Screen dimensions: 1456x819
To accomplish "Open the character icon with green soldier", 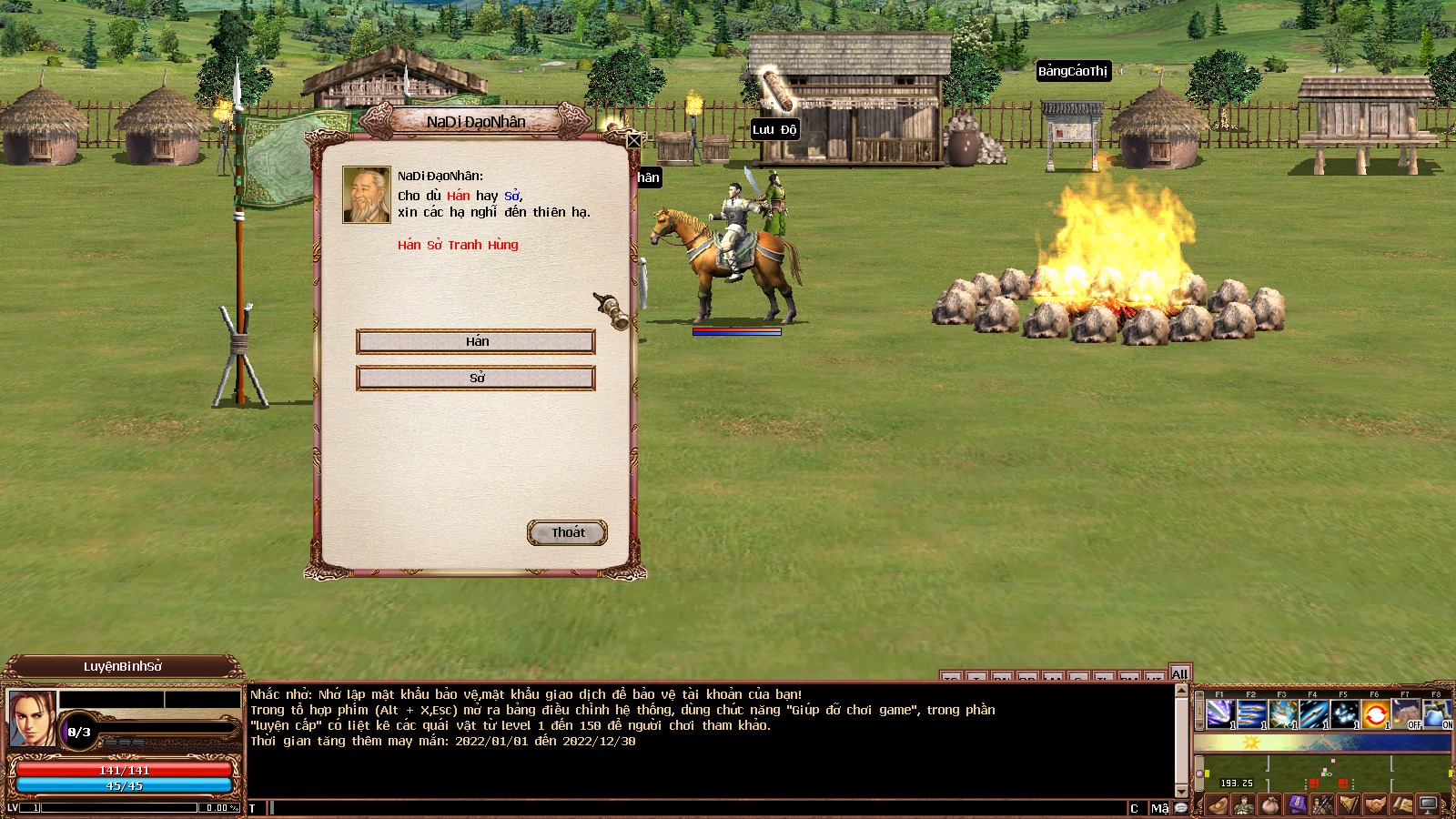I will [x=1243, y=804].
